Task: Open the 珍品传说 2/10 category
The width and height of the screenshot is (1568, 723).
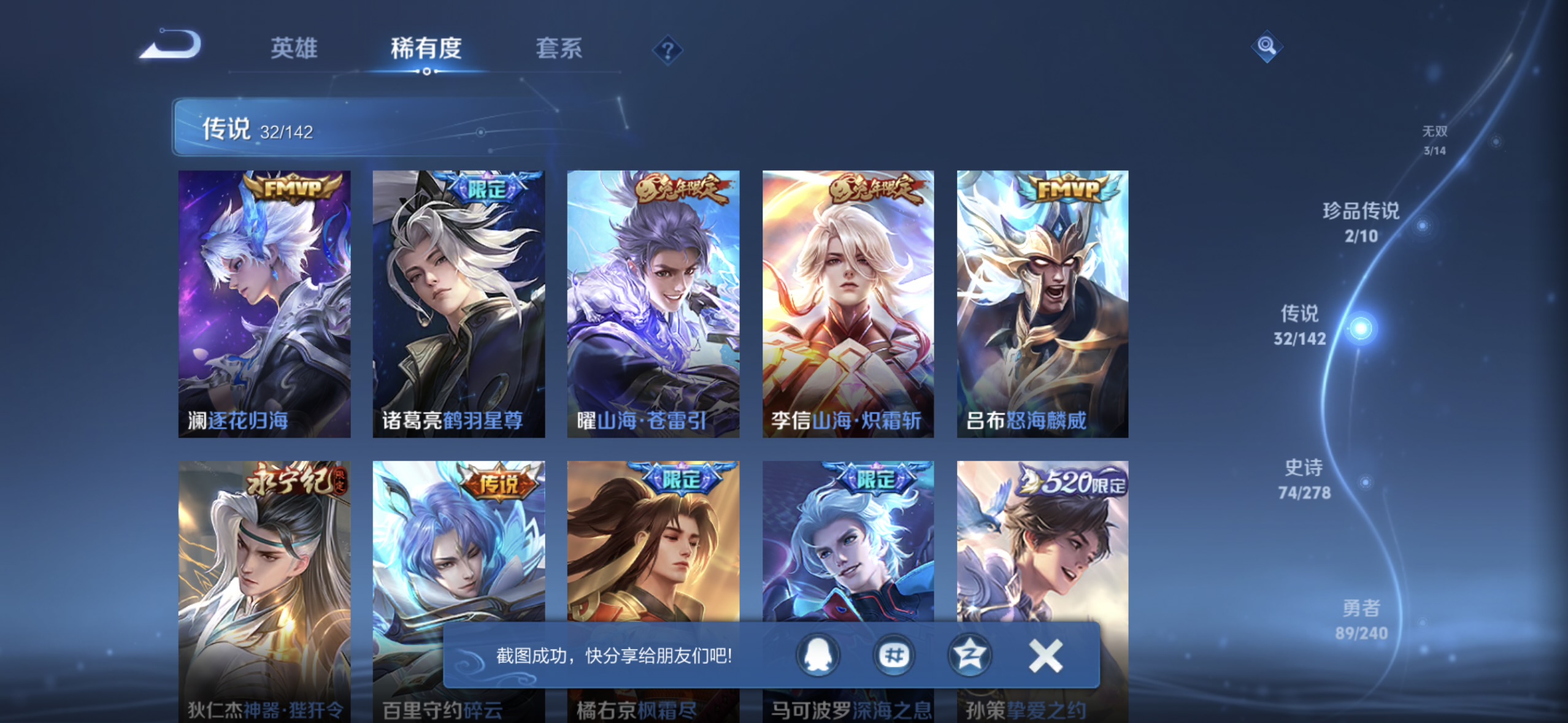Action: [1359, 221]
